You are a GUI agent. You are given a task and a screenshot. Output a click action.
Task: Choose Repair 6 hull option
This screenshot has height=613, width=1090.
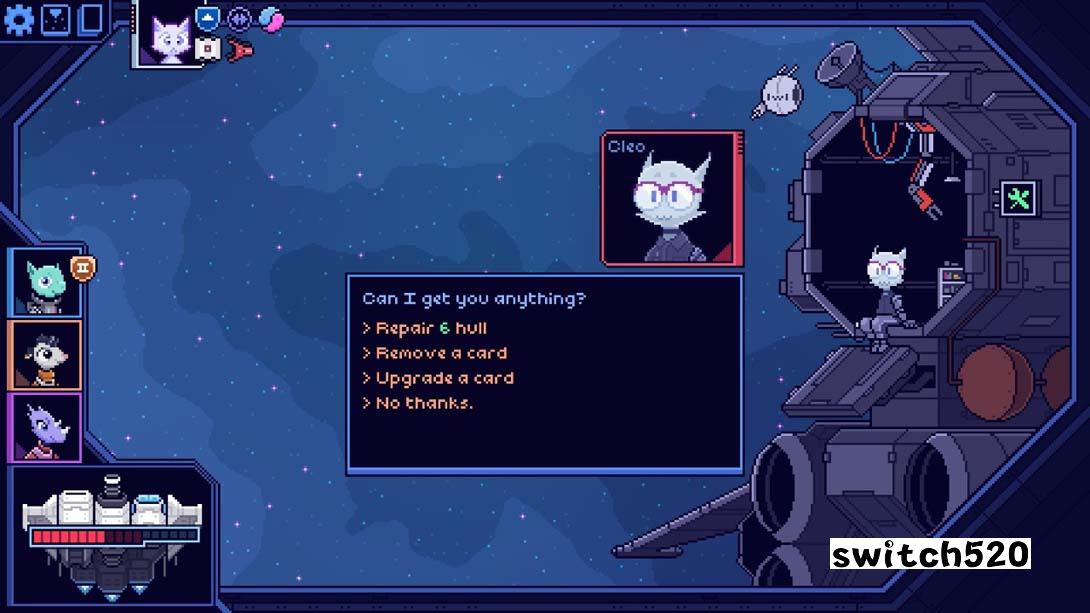click(430, 328)
